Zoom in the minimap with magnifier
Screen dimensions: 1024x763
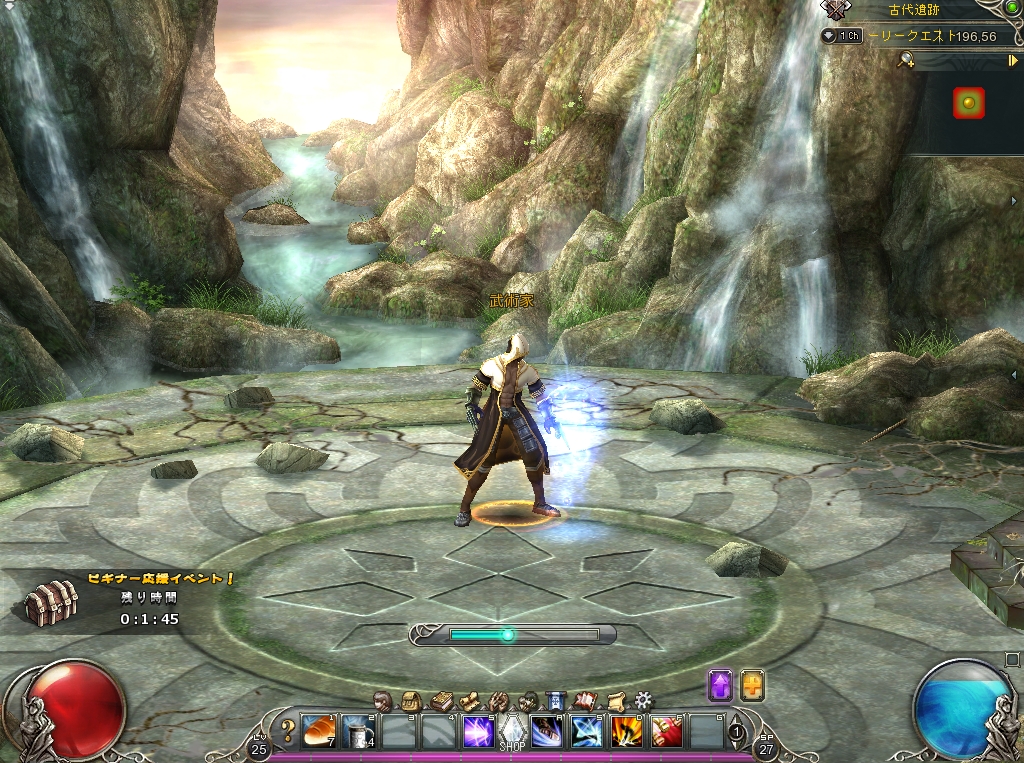(905, 61)
